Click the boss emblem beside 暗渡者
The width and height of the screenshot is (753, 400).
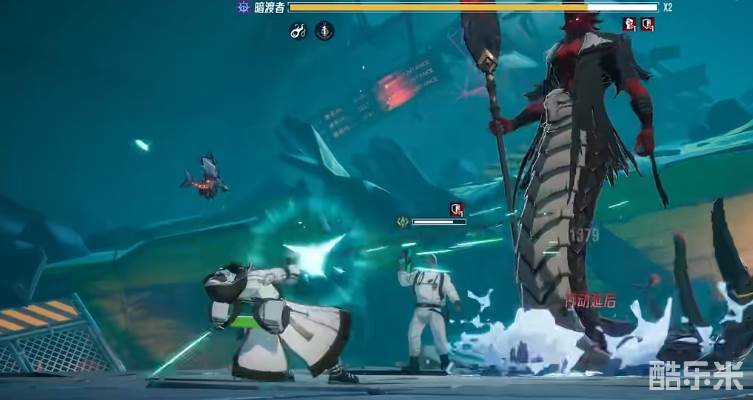(243, 7)
